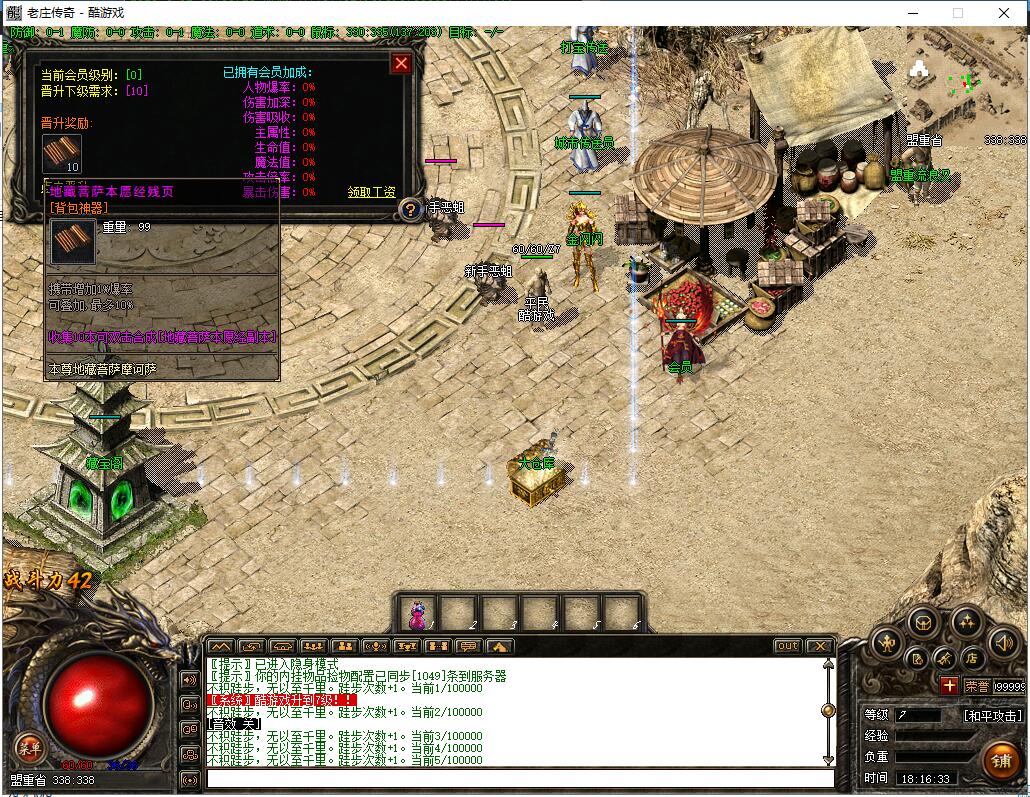Open the stall with the orange 铺 button
Screen dimensions: 1030x797
1000,761
